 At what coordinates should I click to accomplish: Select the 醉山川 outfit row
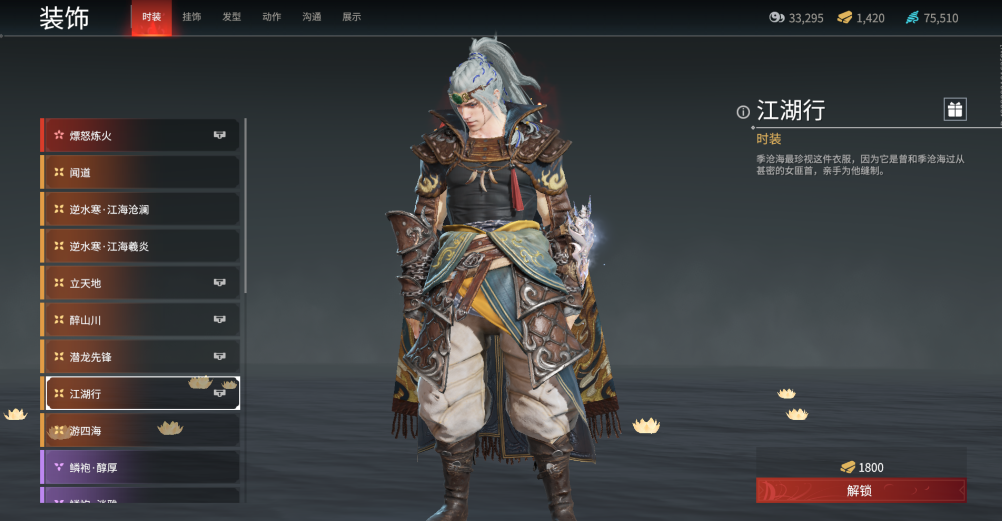coord(140,320)
